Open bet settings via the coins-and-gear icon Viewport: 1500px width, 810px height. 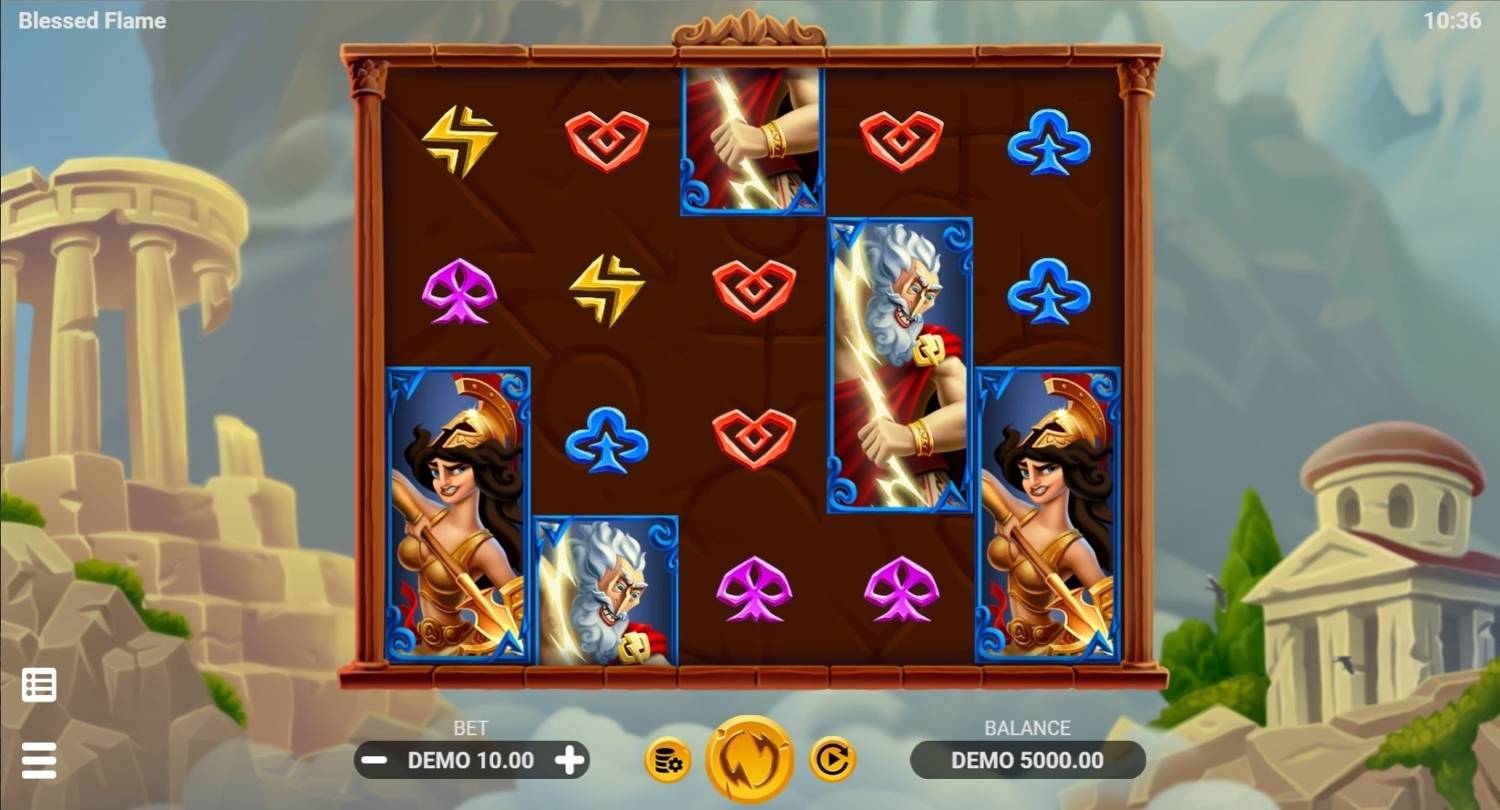pos(667,759)
